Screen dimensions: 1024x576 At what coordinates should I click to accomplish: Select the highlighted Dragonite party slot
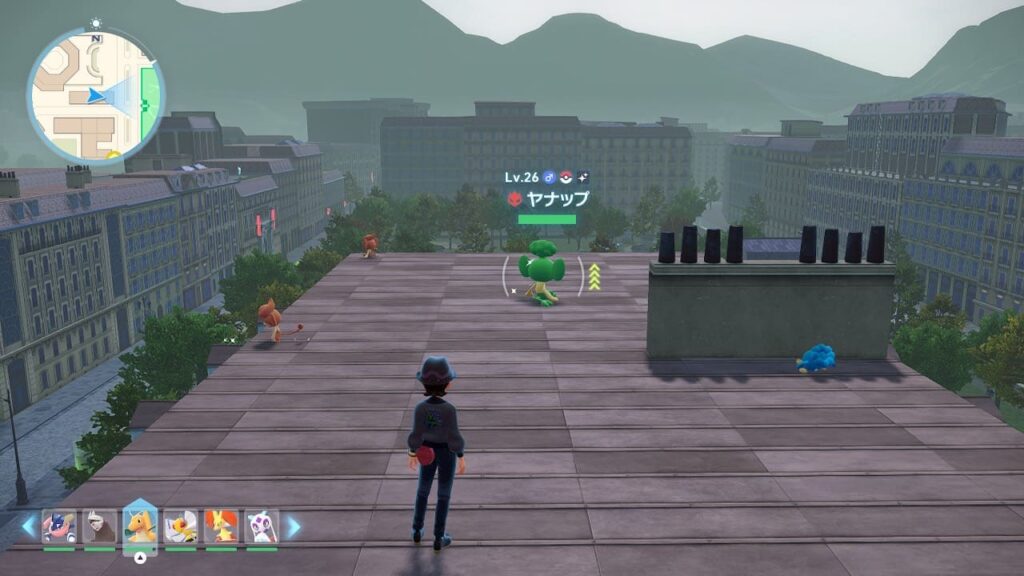[140, 526]
